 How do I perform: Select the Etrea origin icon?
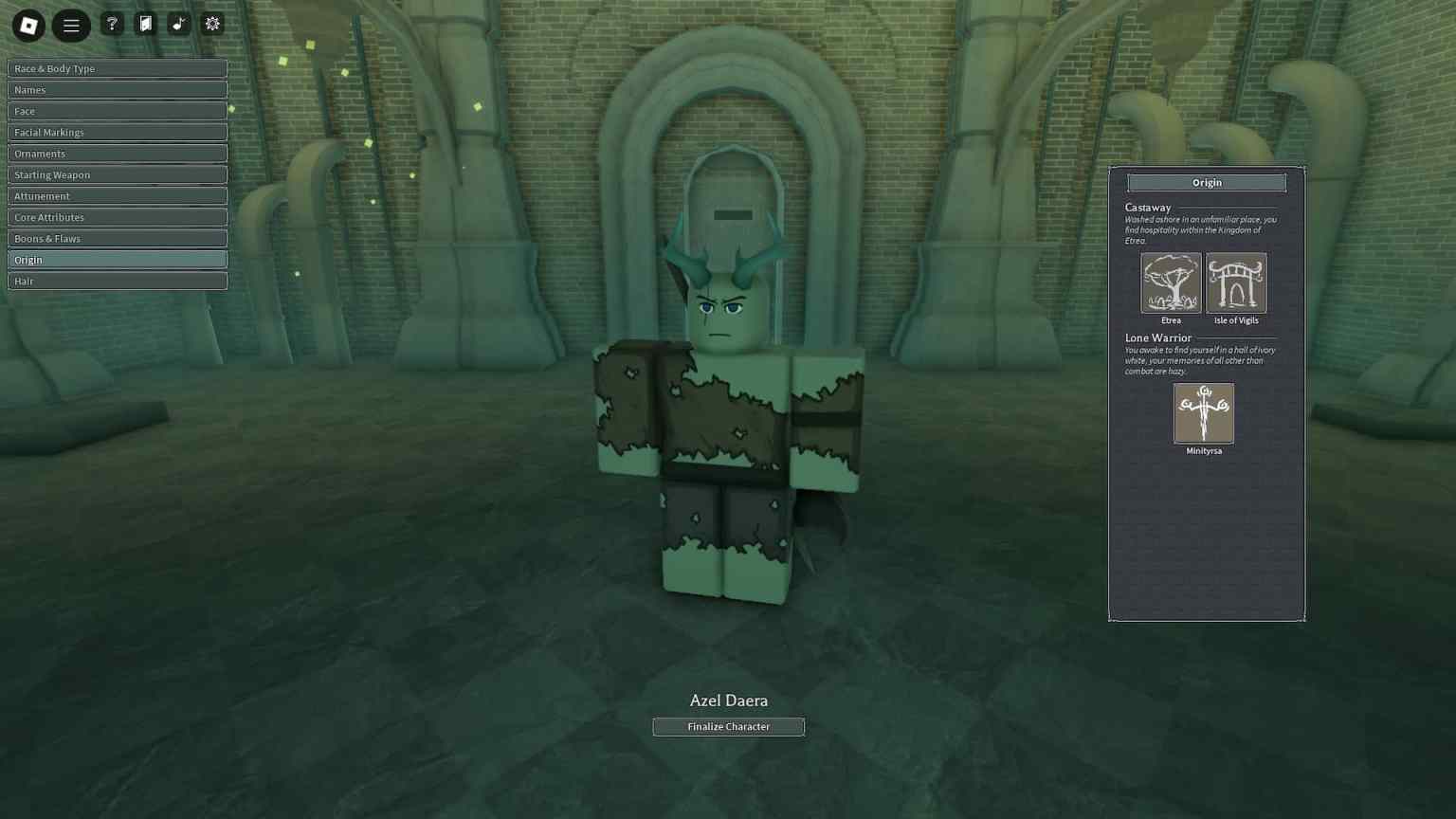pos(1171,282)
